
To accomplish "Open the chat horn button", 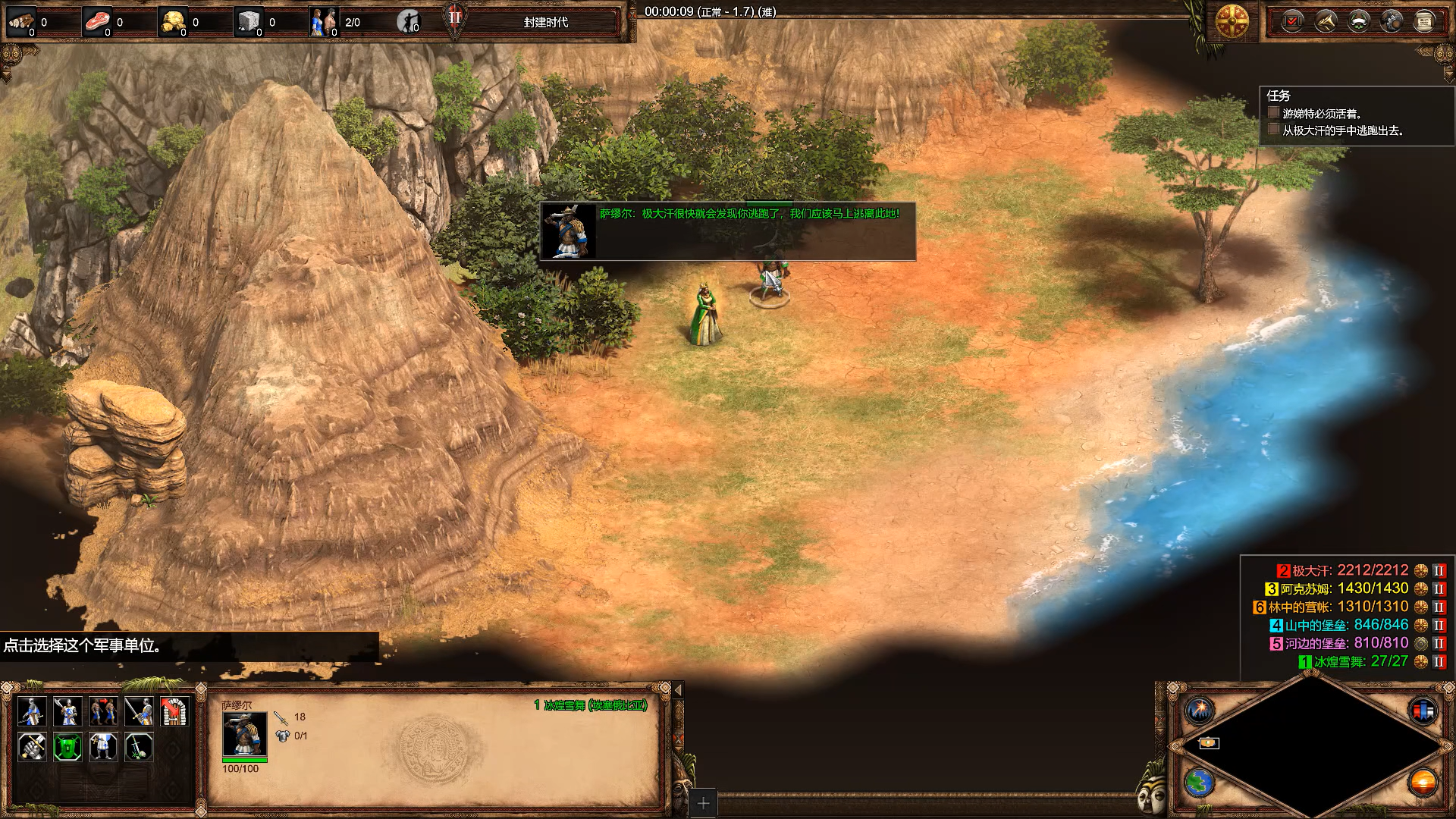I will (x=1326, y=21).
